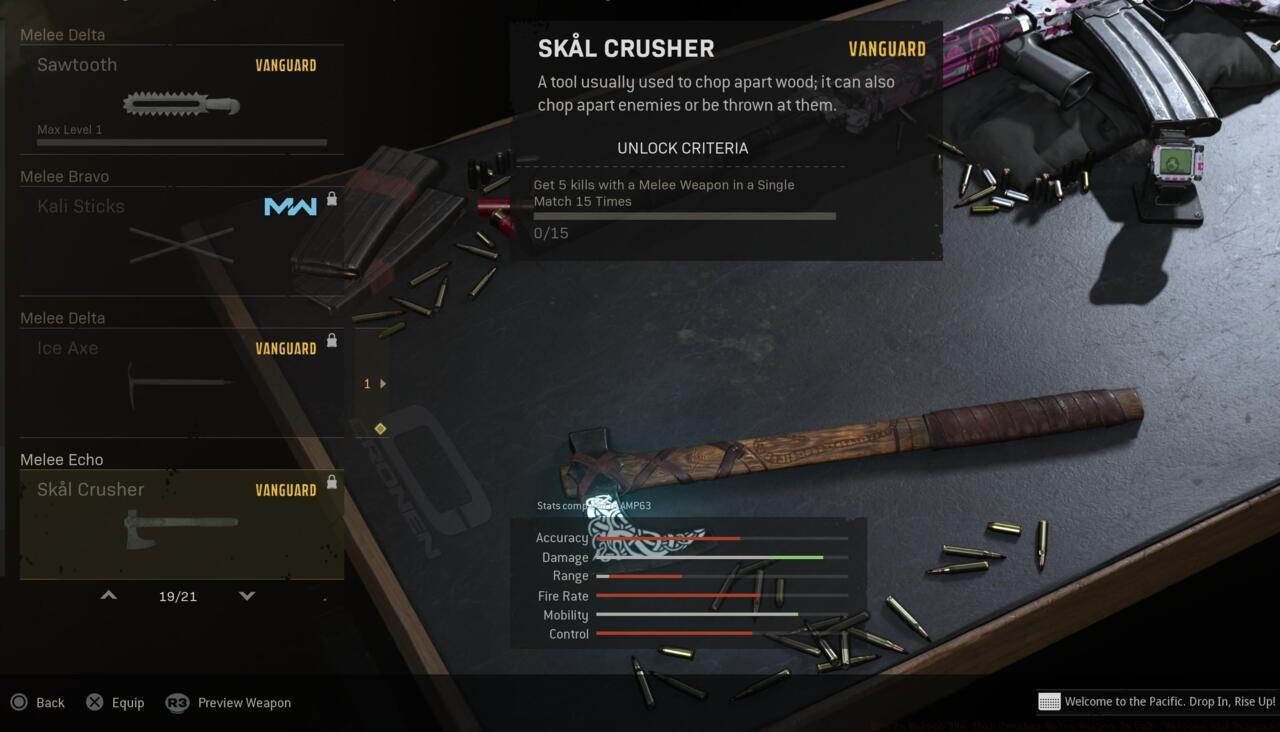The image size is (1280, 732).
Task: Collapse the list upward using top chevron
Action: (108, 595)
